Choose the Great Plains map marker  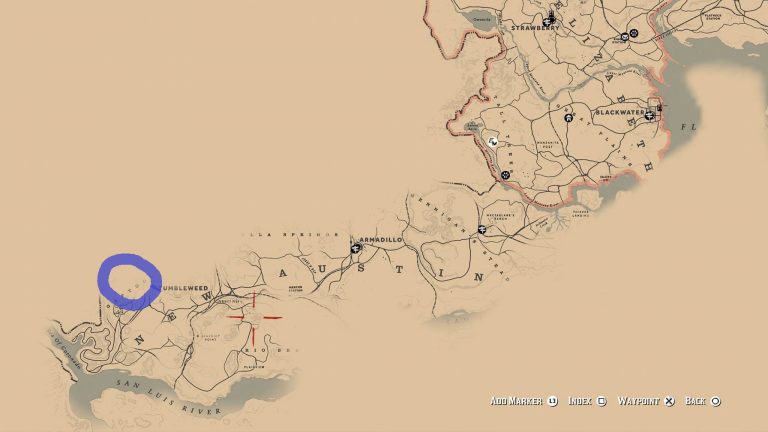568,119
